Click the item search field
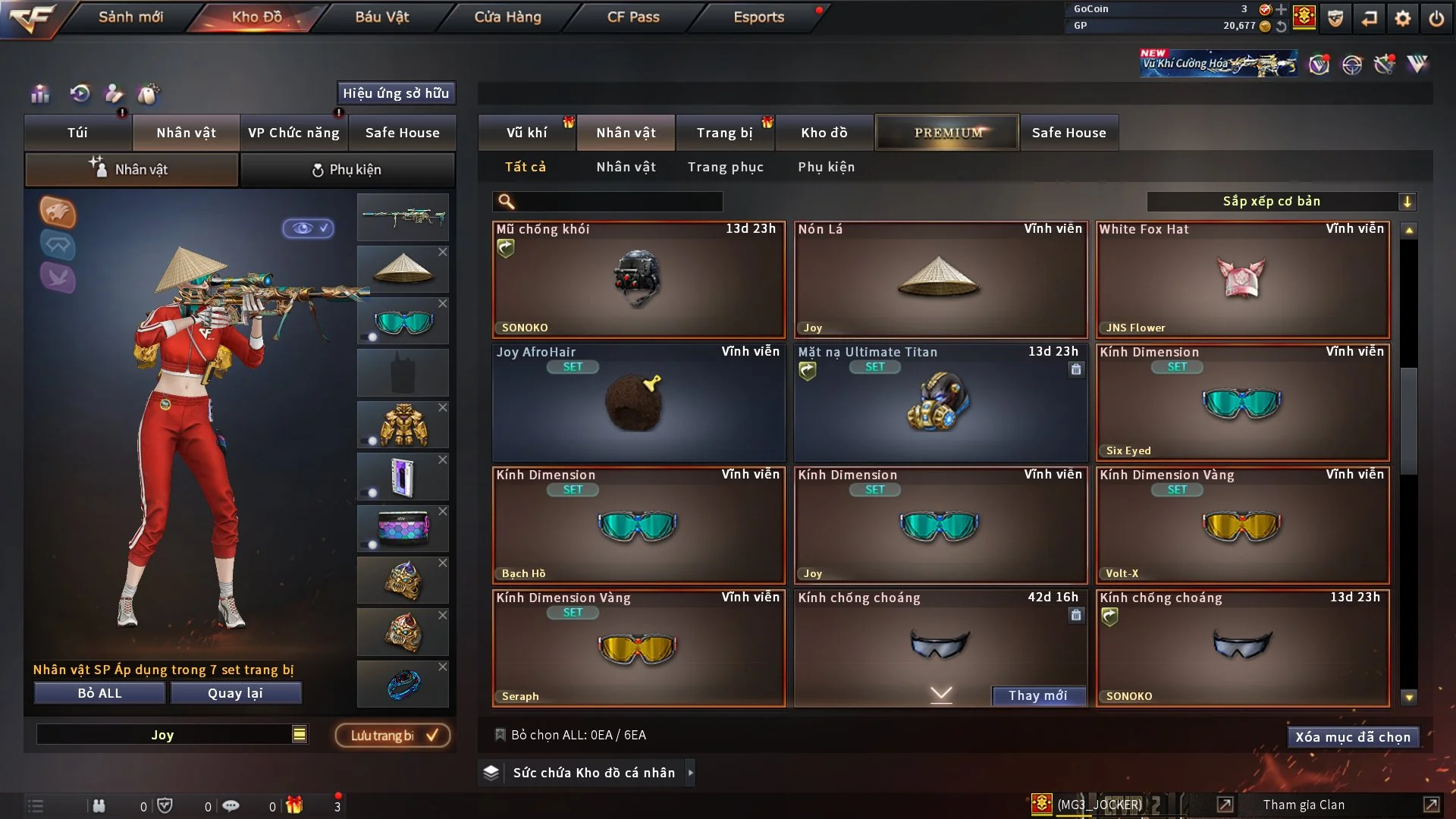The height and width of the screenshot is (819, 1456). [618, 202]
